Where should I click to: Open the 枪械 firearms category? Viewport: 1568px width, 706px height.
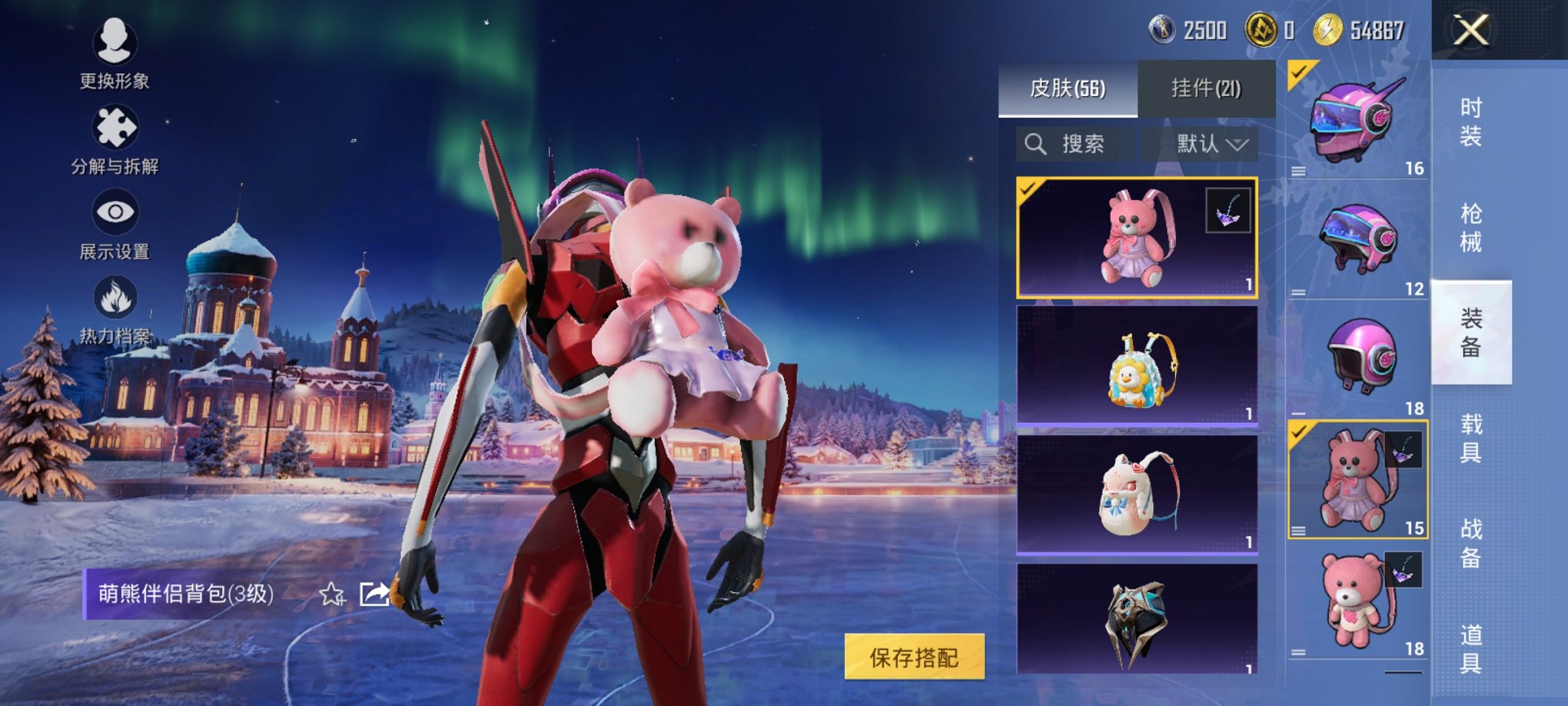[x=1470, y=227]
